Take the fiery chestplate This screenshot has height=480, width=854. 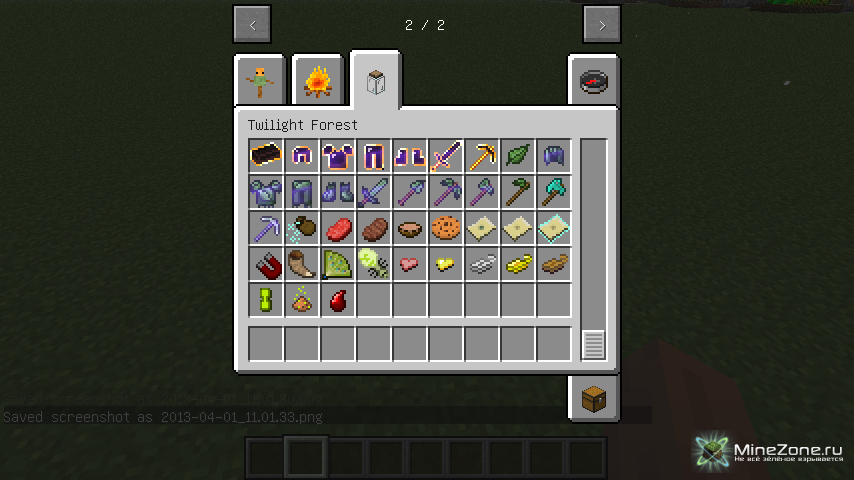click(x=338, y=156)
